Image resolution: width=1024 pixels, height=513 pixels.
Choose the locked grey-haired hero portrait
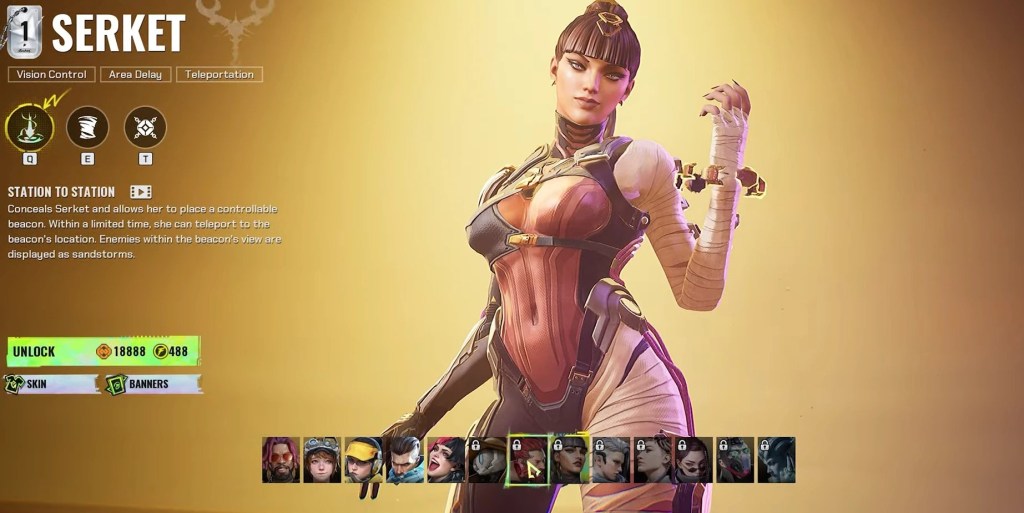point(611,460)
